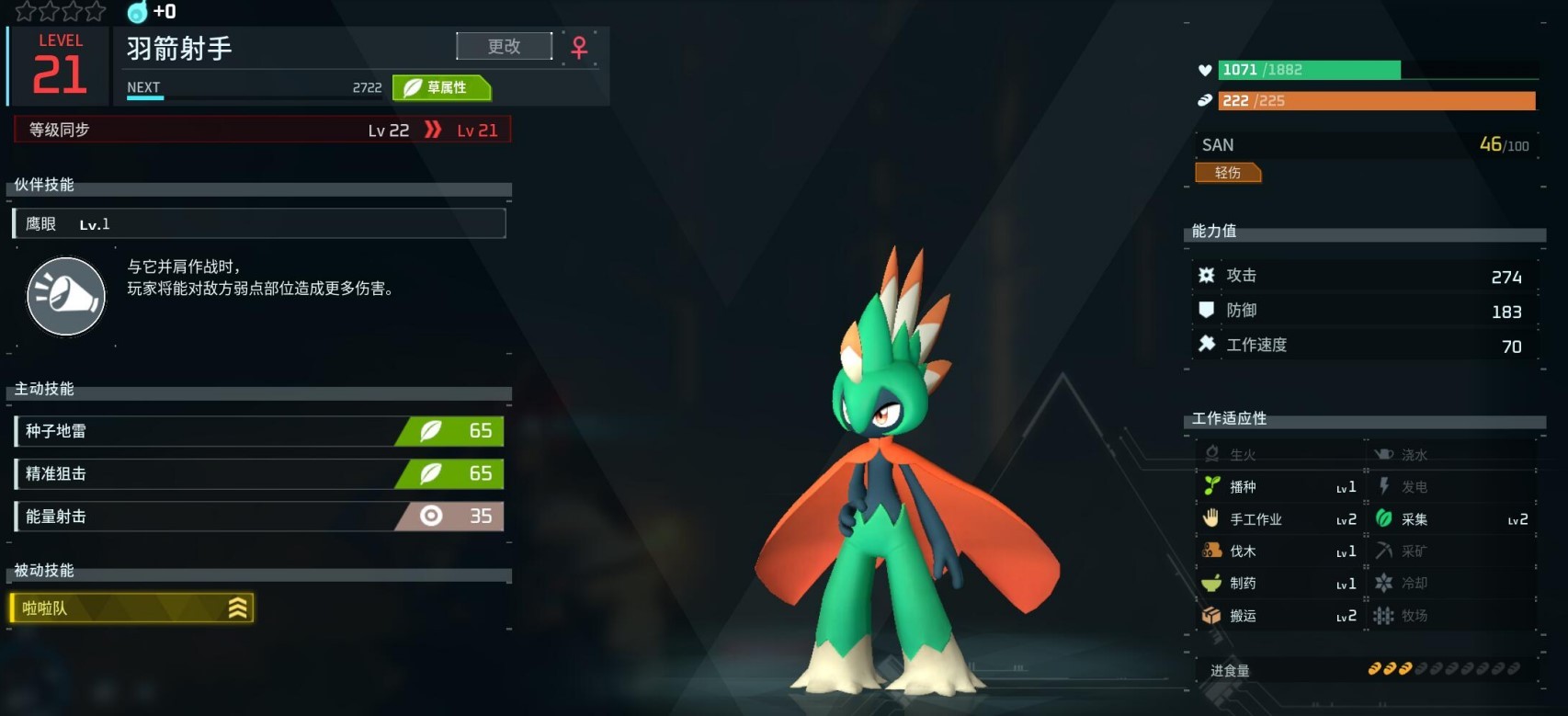Click the 等级同步 level sync bar
The height and width of the screenshot is (716, 1568).
[262, 130]
